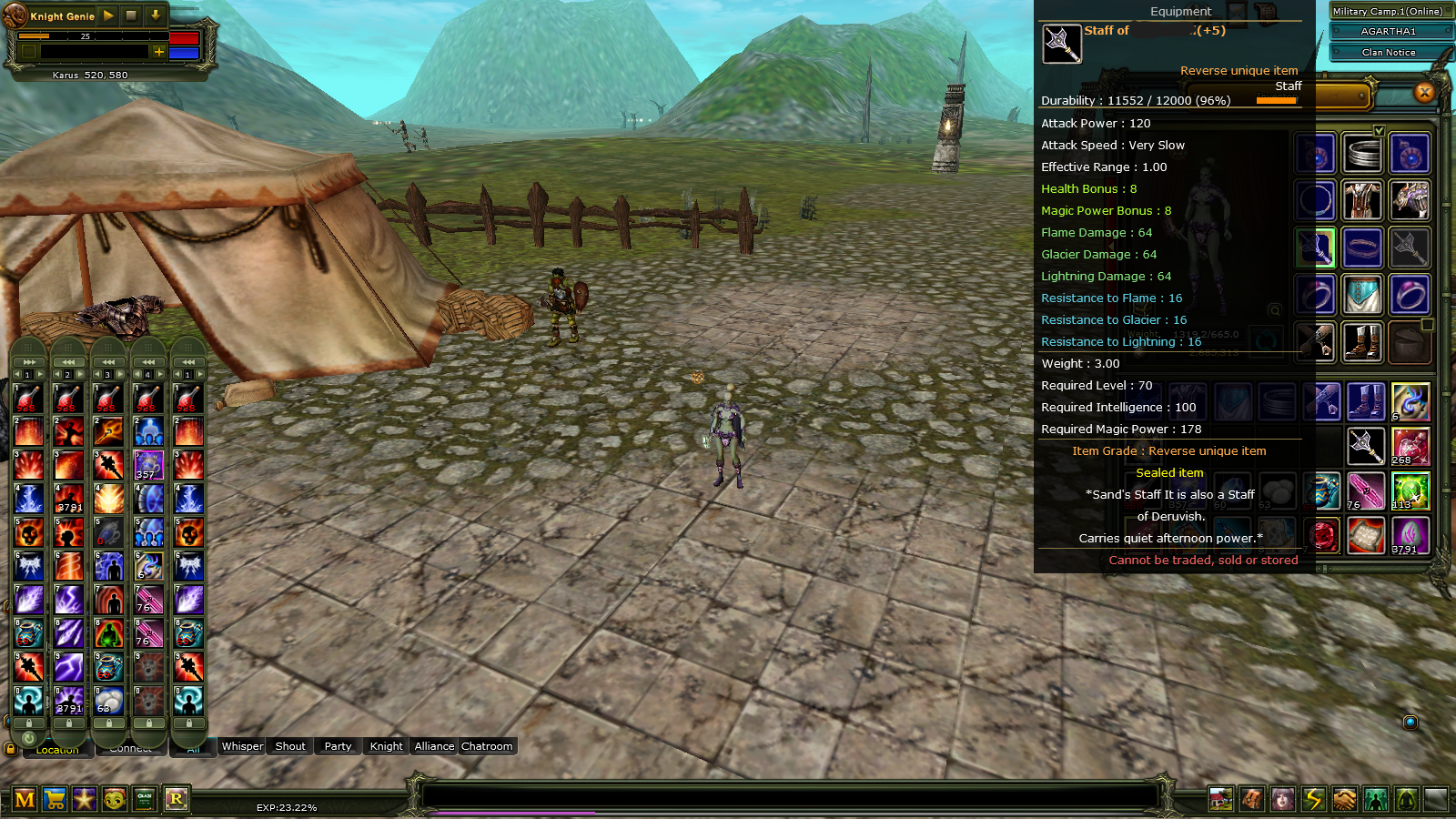Image resolution: width=1456 pixels, height=819 pixels.
Task: Expand the Knight Genie panel with the down arrow
Action: point(156,15)
